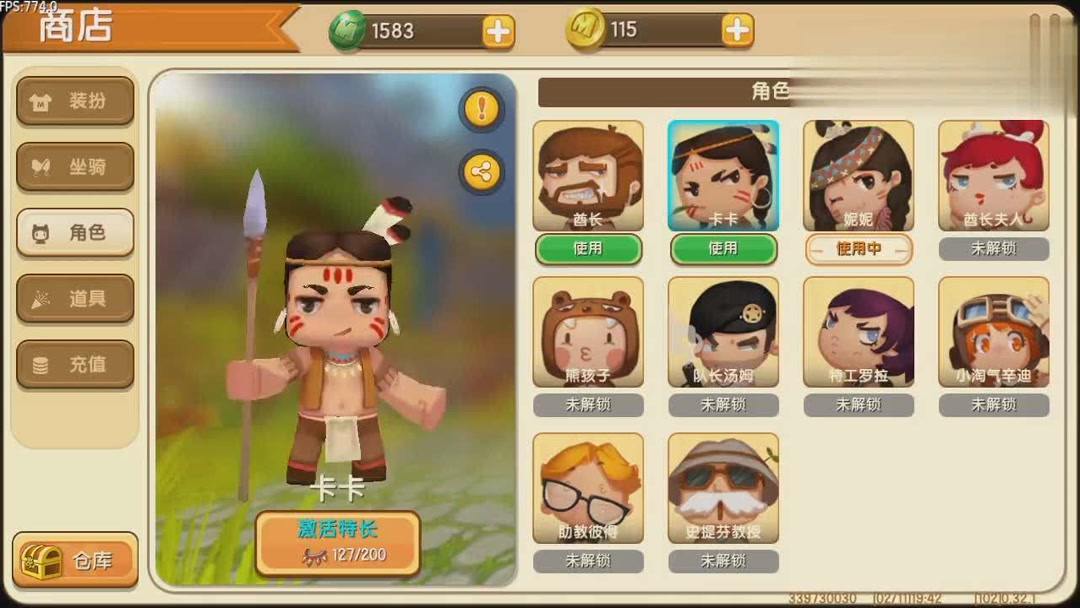Viewport: 1080px width, 608px height.
Task: Choose the 酋长夫人 character portrait
Action: tap(993, 176)
